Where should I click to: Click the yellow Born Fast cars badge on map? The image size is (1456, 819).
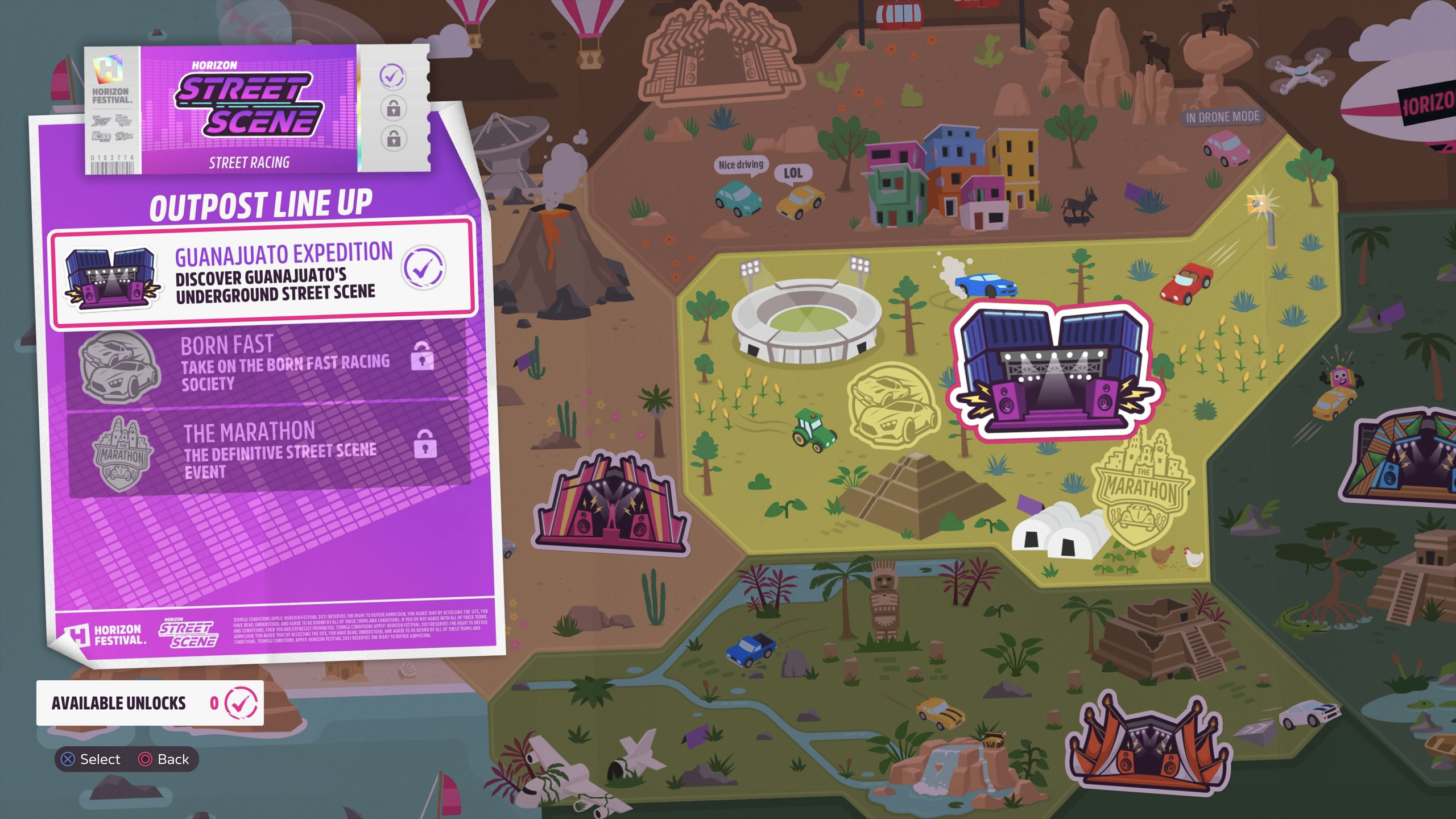click(x=891, y=406)
